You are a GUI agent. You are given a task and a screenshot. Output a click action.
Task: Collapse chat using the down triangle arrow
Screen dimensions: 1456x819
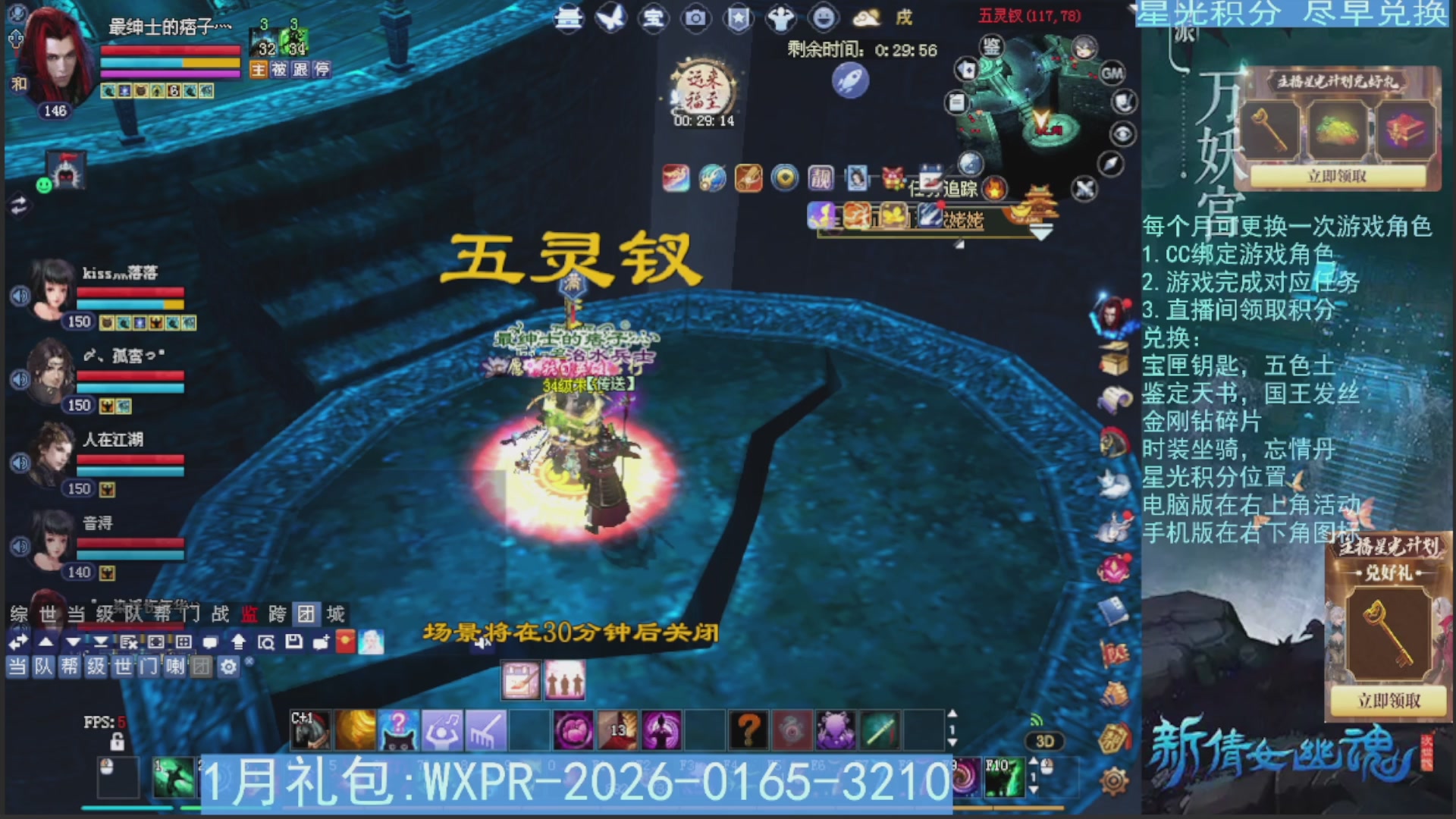pos(74,641)
